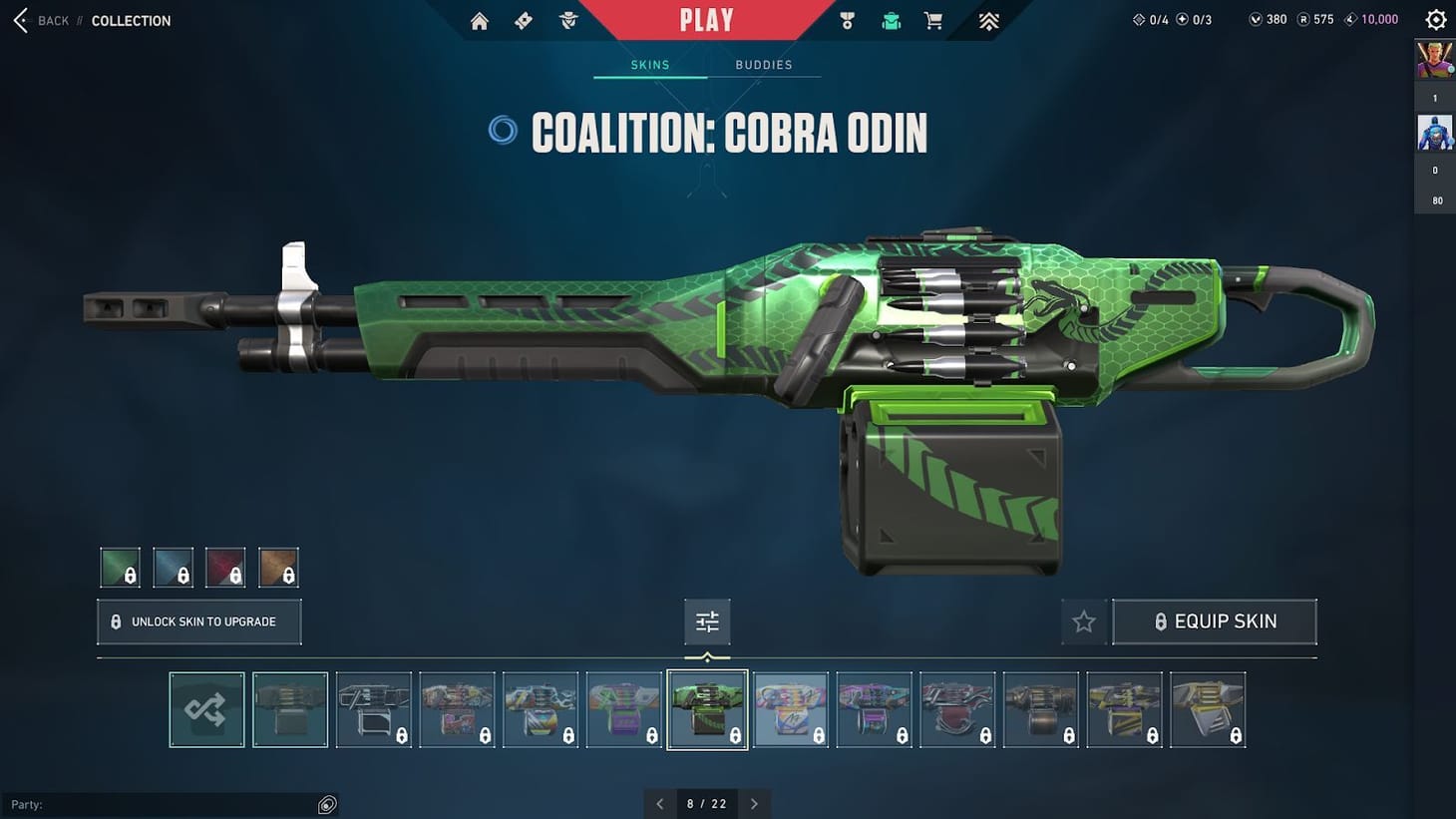Click the Valorant Points currency icon

coord(1255,19)
